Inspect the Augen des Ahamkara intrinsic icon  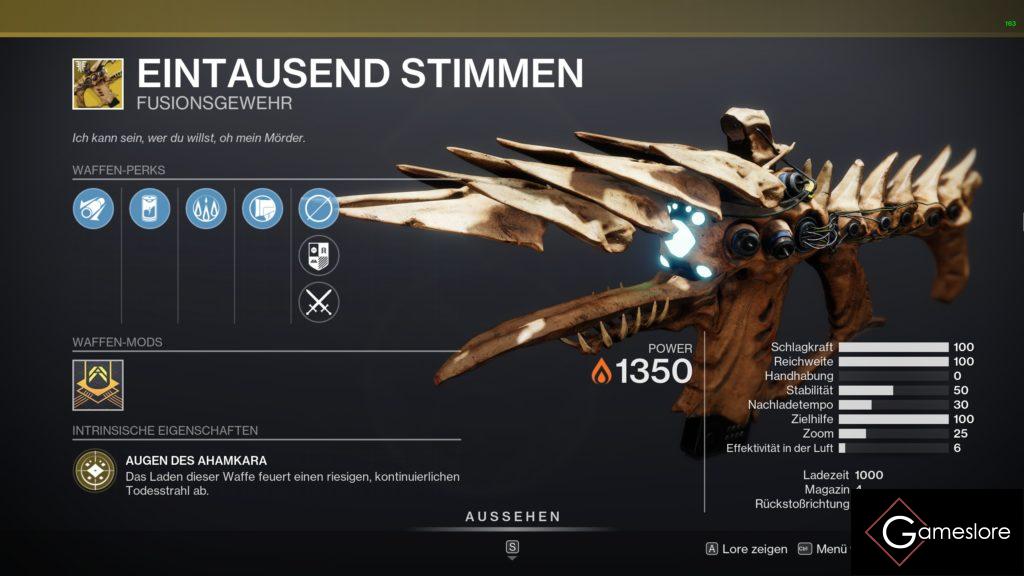pyautogui.click(x=94, y=470)
